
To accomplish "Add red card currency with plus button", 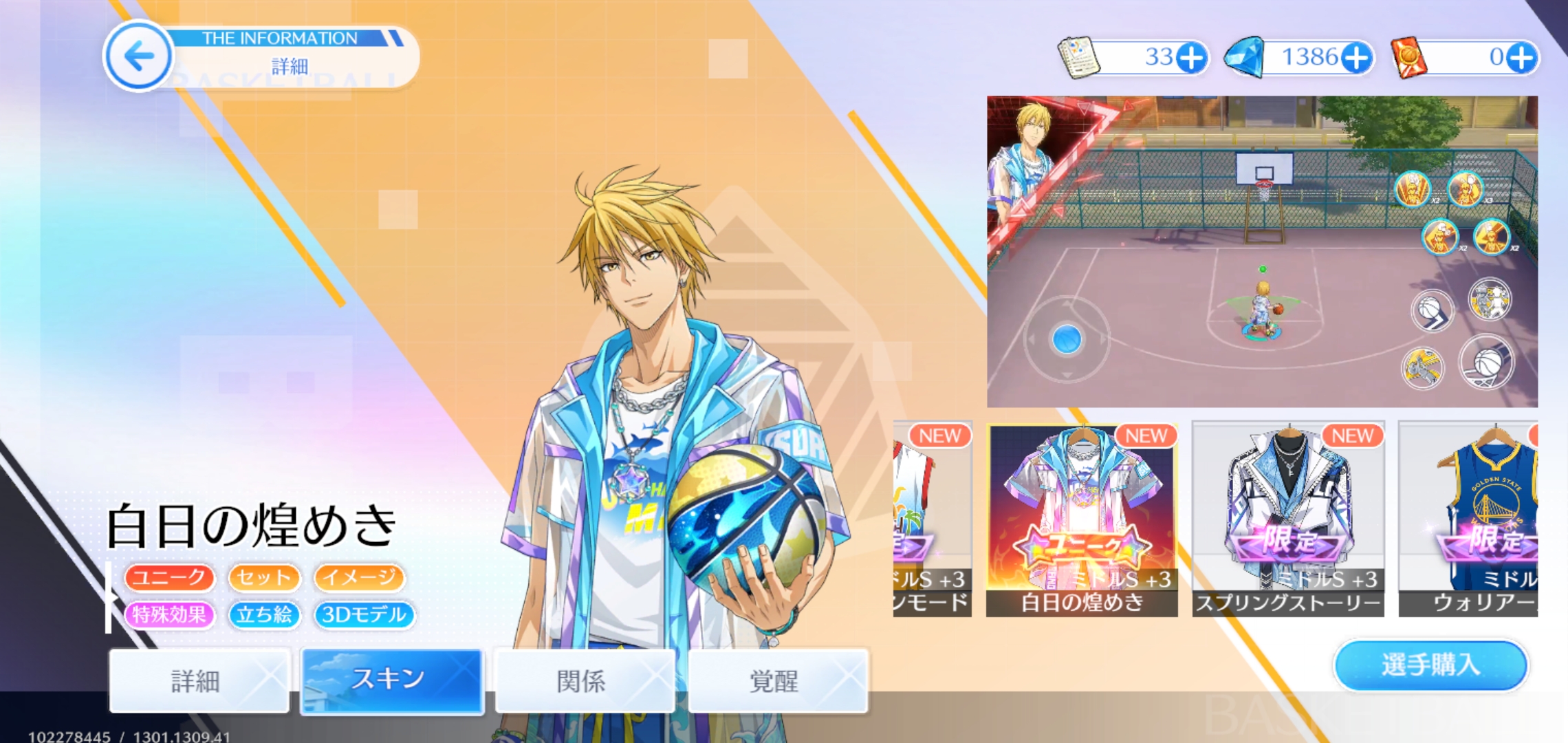I will point(1522,58).
